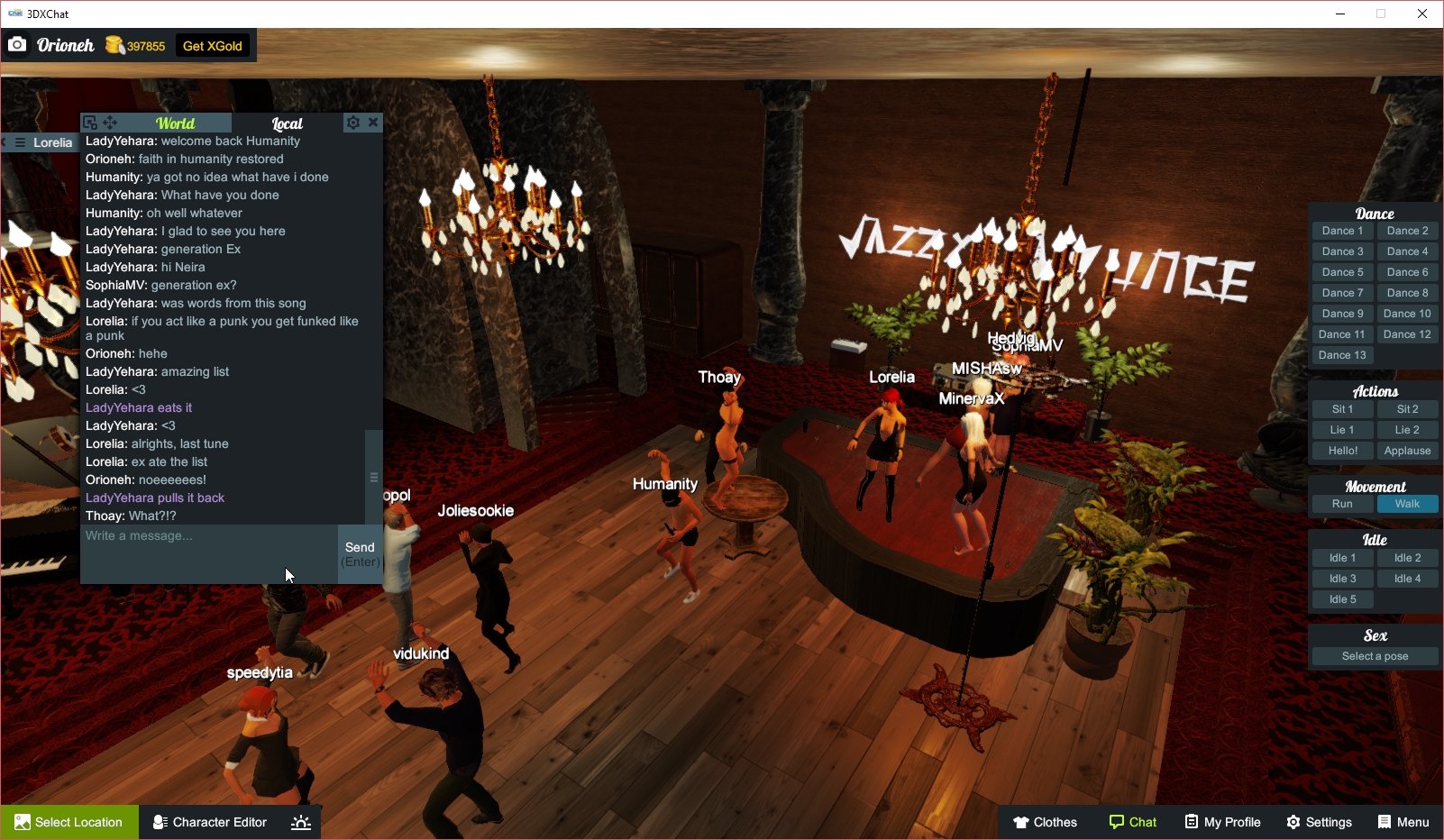This screenshot has width=1444, height=840.
Task: Select Walk movement mode
Action: click(1407, 504)
